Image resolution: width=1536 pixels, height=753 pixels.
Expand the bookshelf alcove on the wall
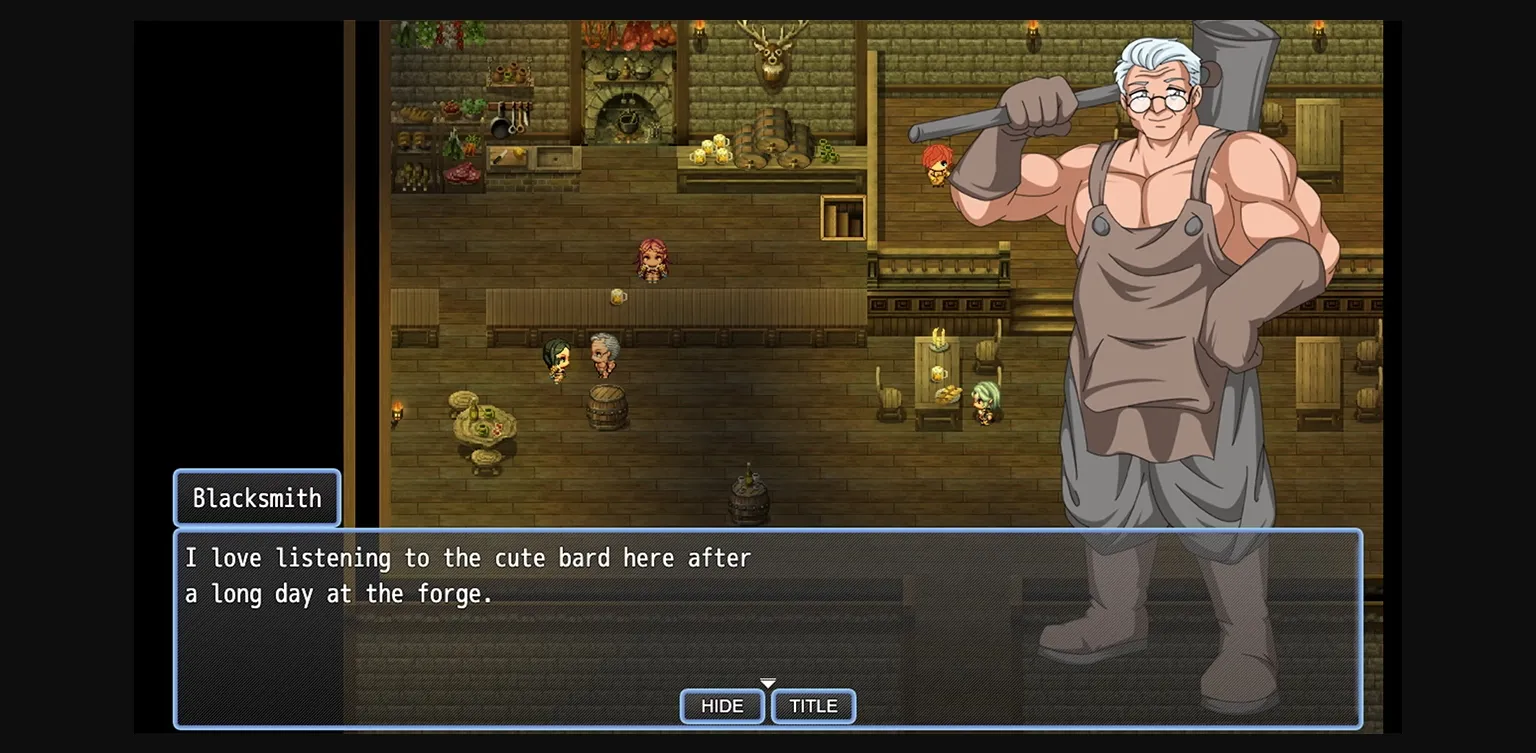click(843, 218)
